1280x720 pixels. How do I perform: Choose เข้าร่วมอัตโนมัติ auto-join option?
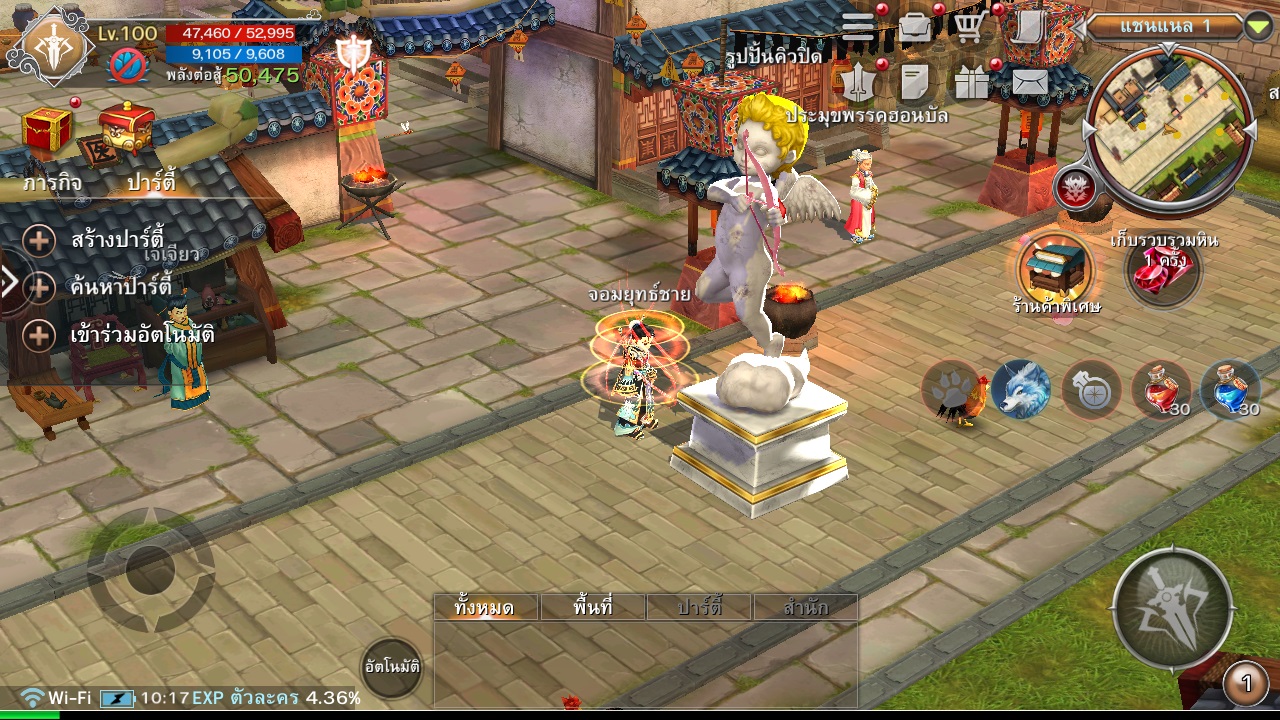[140, 335]
